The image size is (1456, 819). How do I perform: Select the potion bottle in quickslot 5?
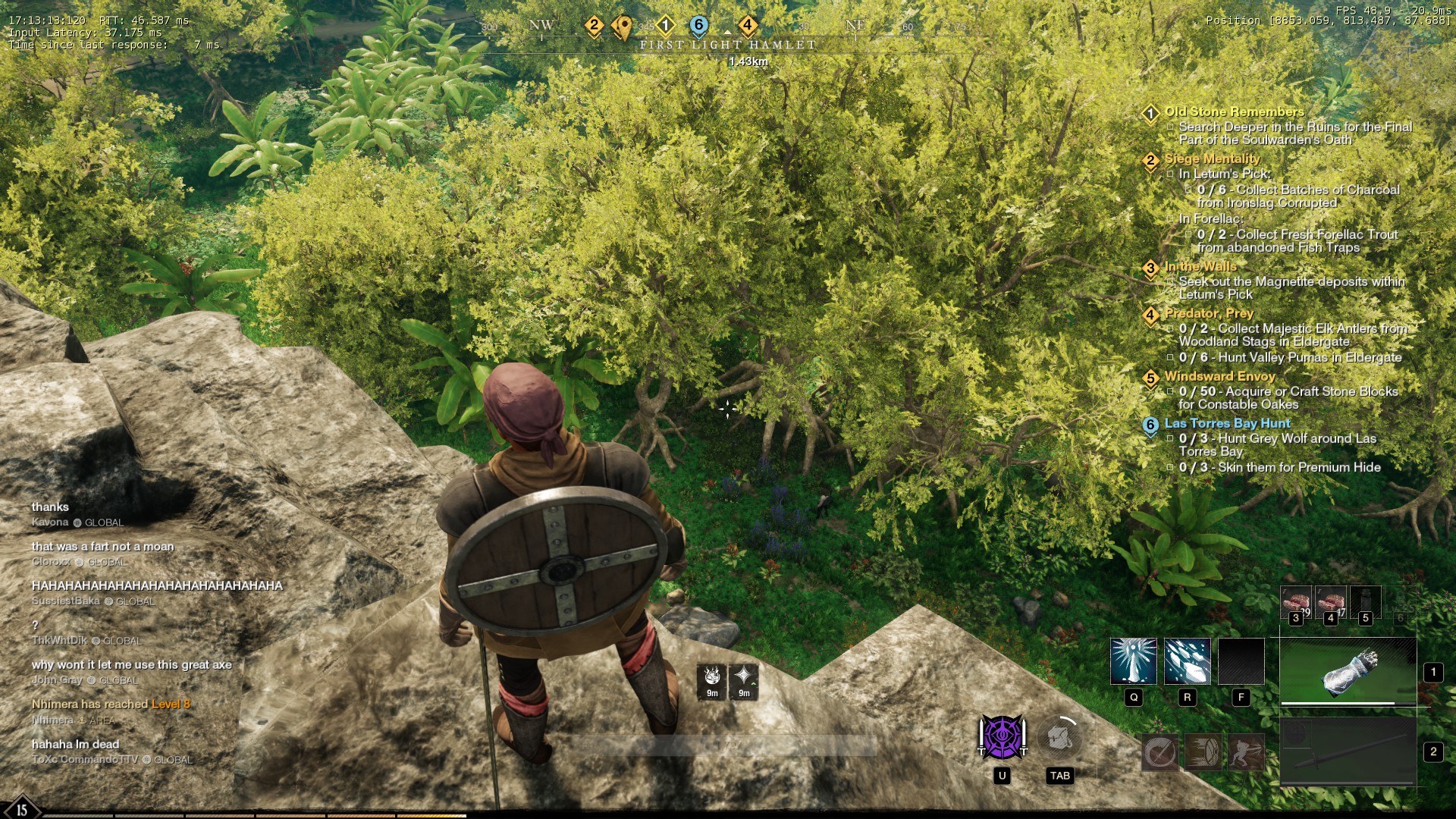(x=1365, y=602)
